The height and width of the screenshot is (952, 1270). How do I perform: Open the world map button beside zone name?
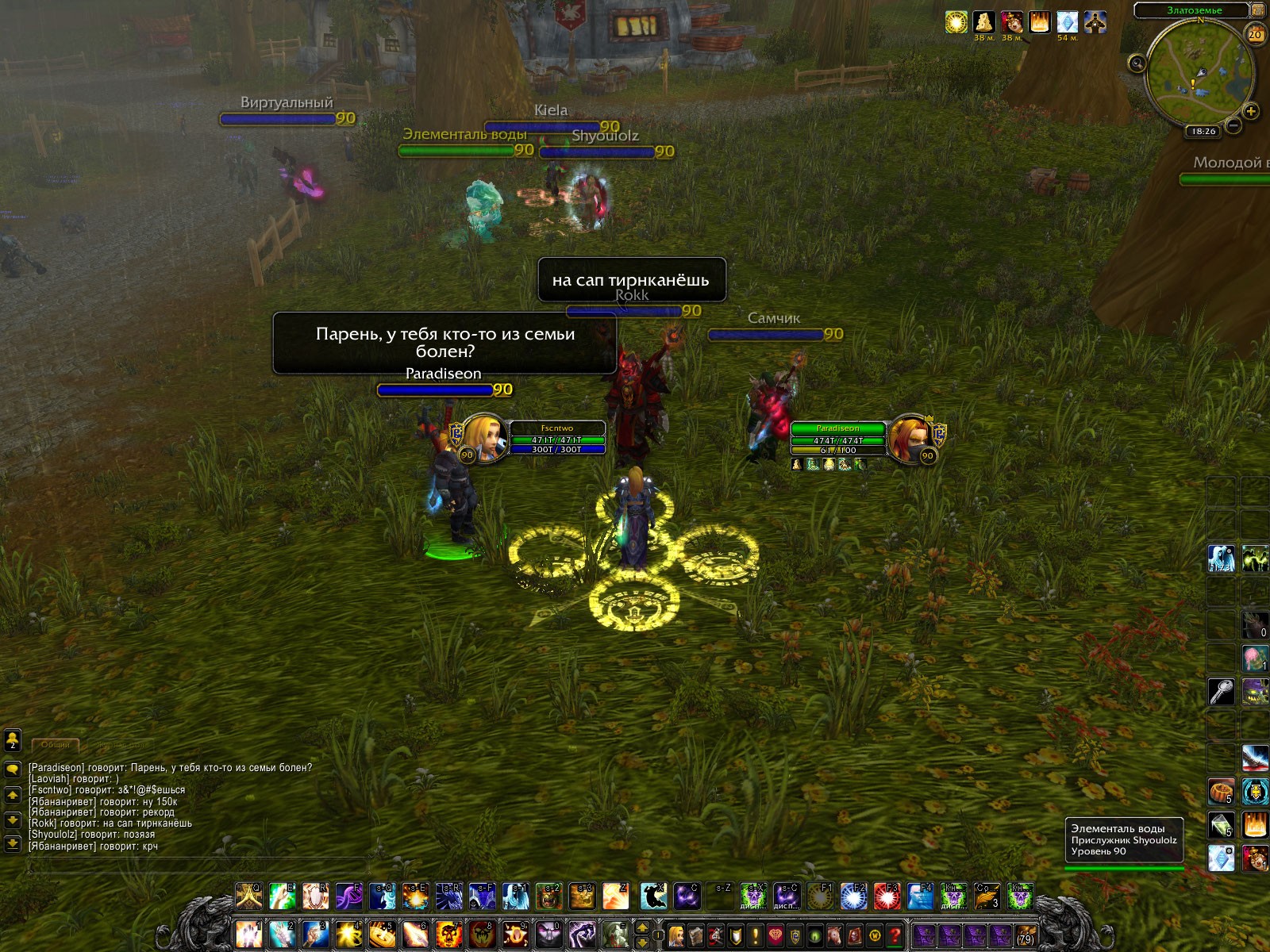click(1257, 10)
